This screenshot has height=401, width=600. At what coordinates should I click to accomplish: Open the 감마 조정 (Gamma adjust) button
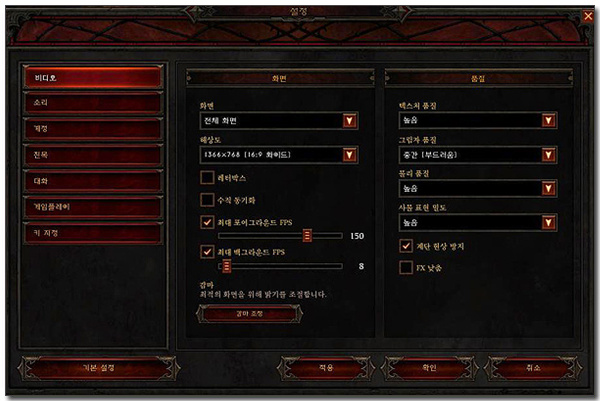(x=250, y=313)
